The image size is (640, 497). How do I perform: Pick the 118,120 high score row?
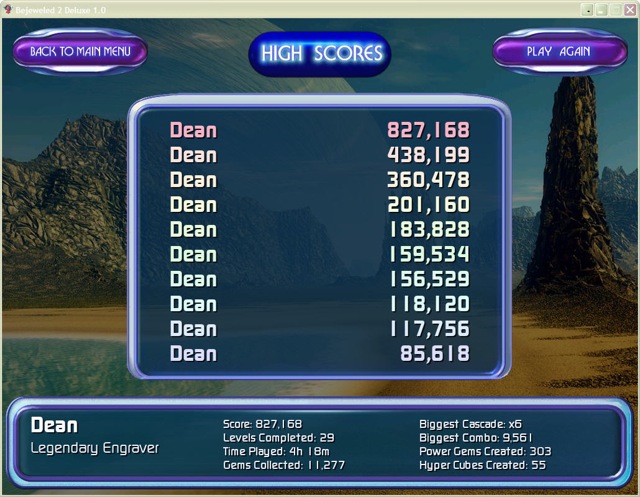pos(319,304)
